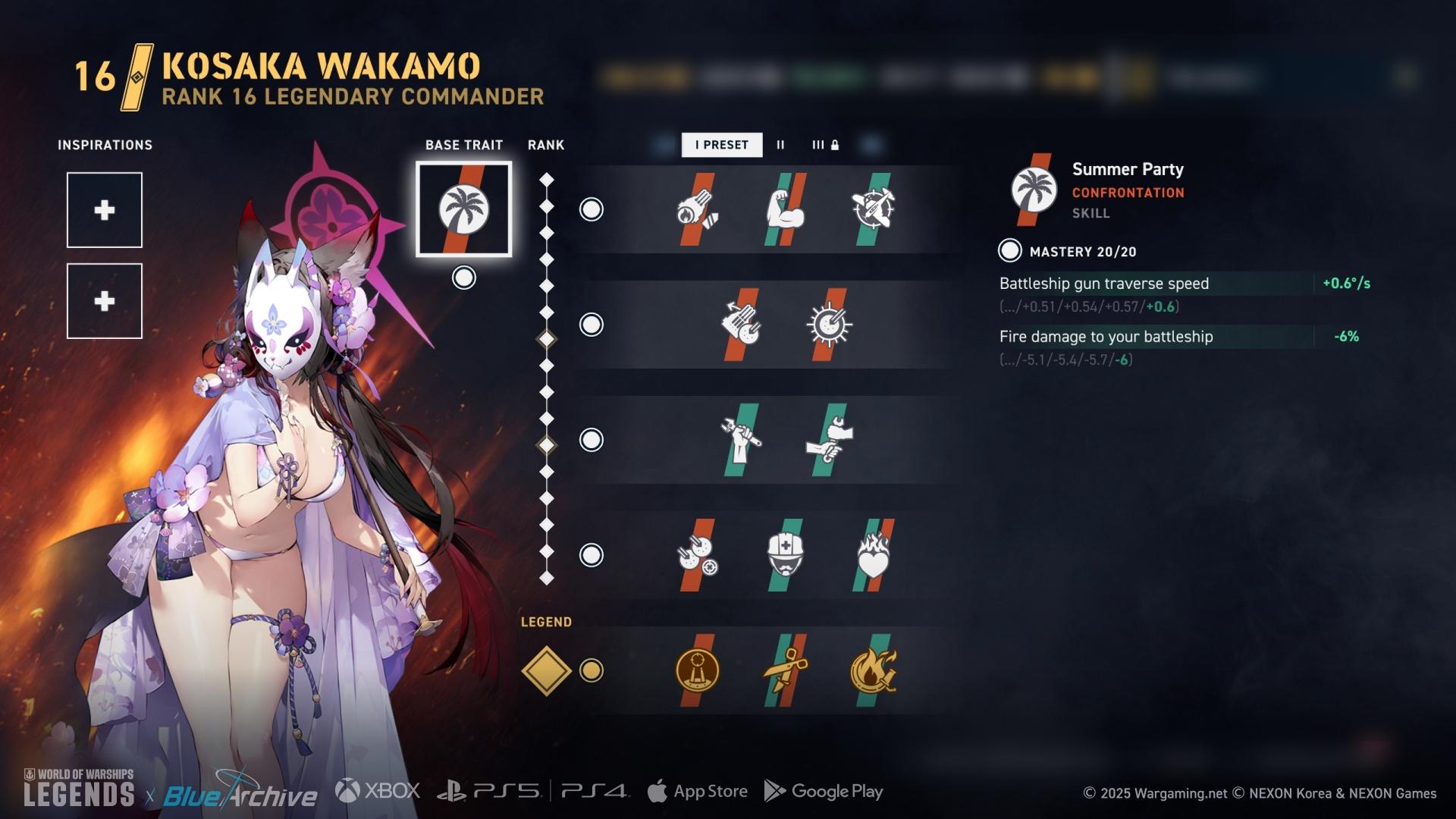Choose the hard hat engineer skill icon
The width and height of the screenshot is (1456, 819).
pyautogui.click(x=785, y=555)
